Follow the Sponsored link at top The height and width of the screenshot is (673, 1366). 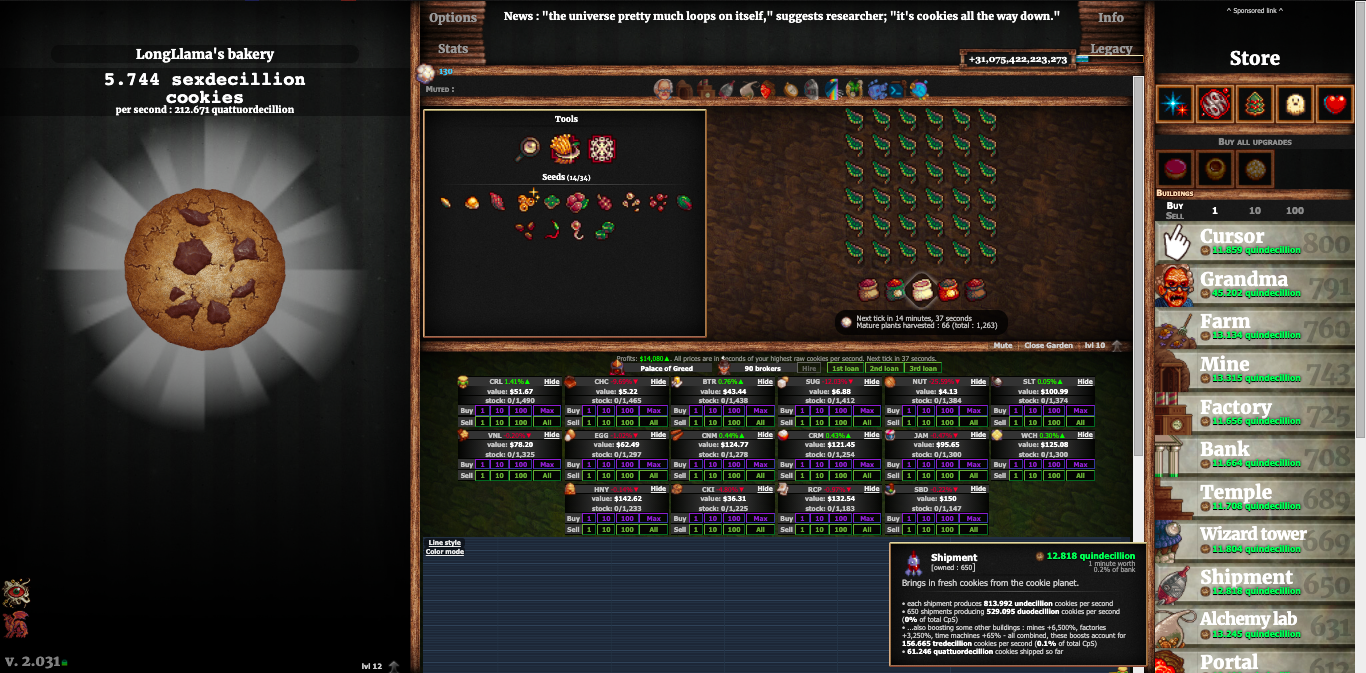tap(1254, 11)
